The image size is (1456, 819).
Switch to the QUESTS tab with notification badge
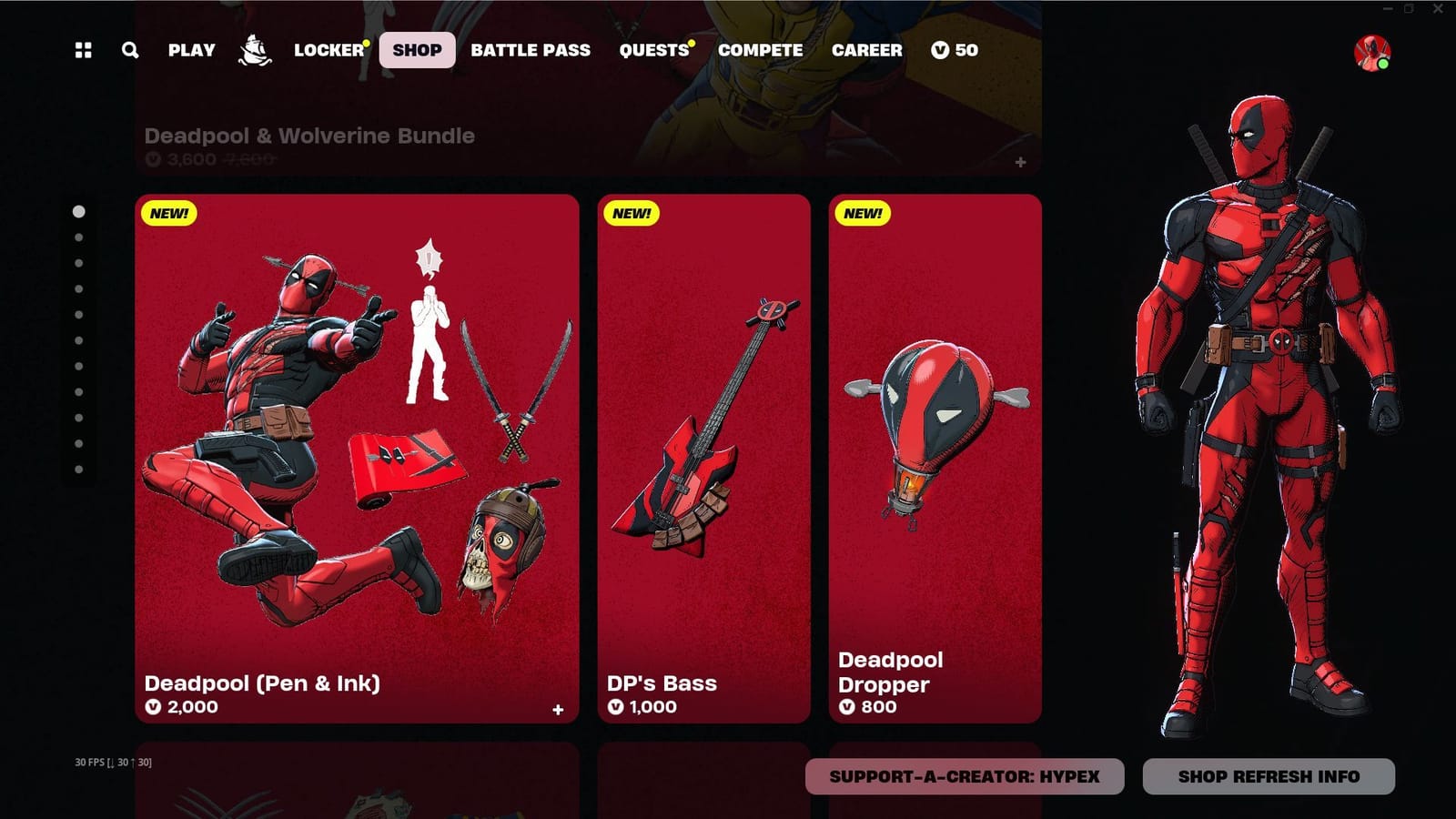click(653, 50)
